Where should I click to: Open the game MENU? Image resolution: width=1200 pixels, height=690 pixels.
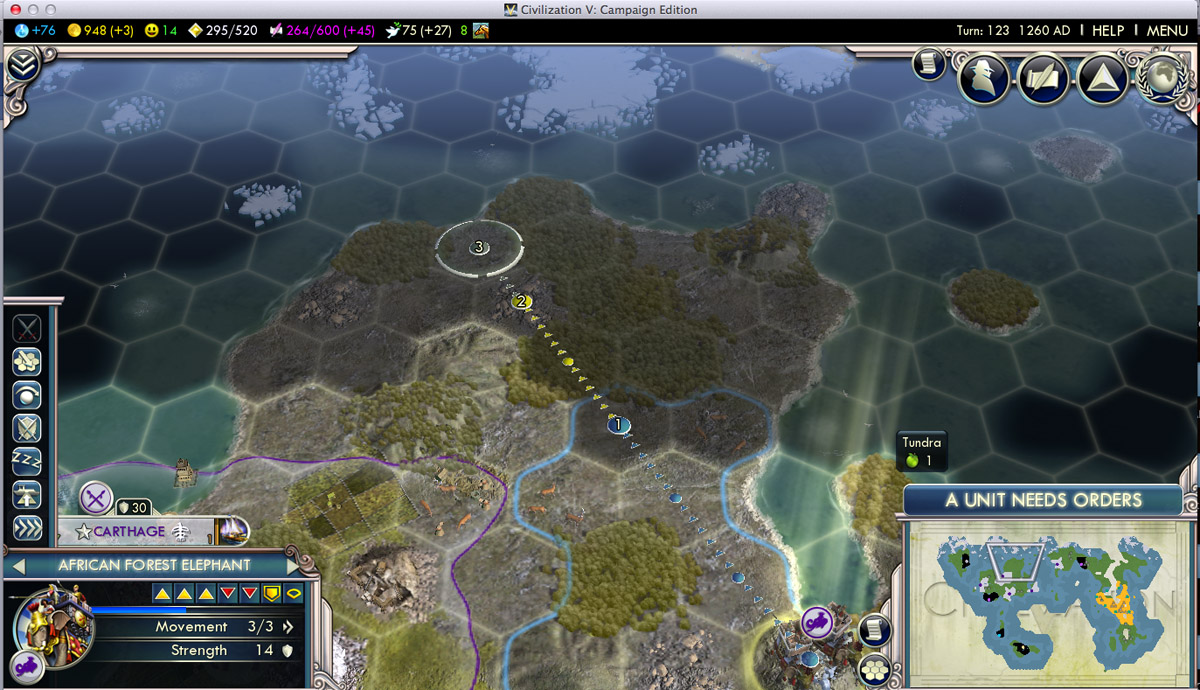tap(1166, 30)
